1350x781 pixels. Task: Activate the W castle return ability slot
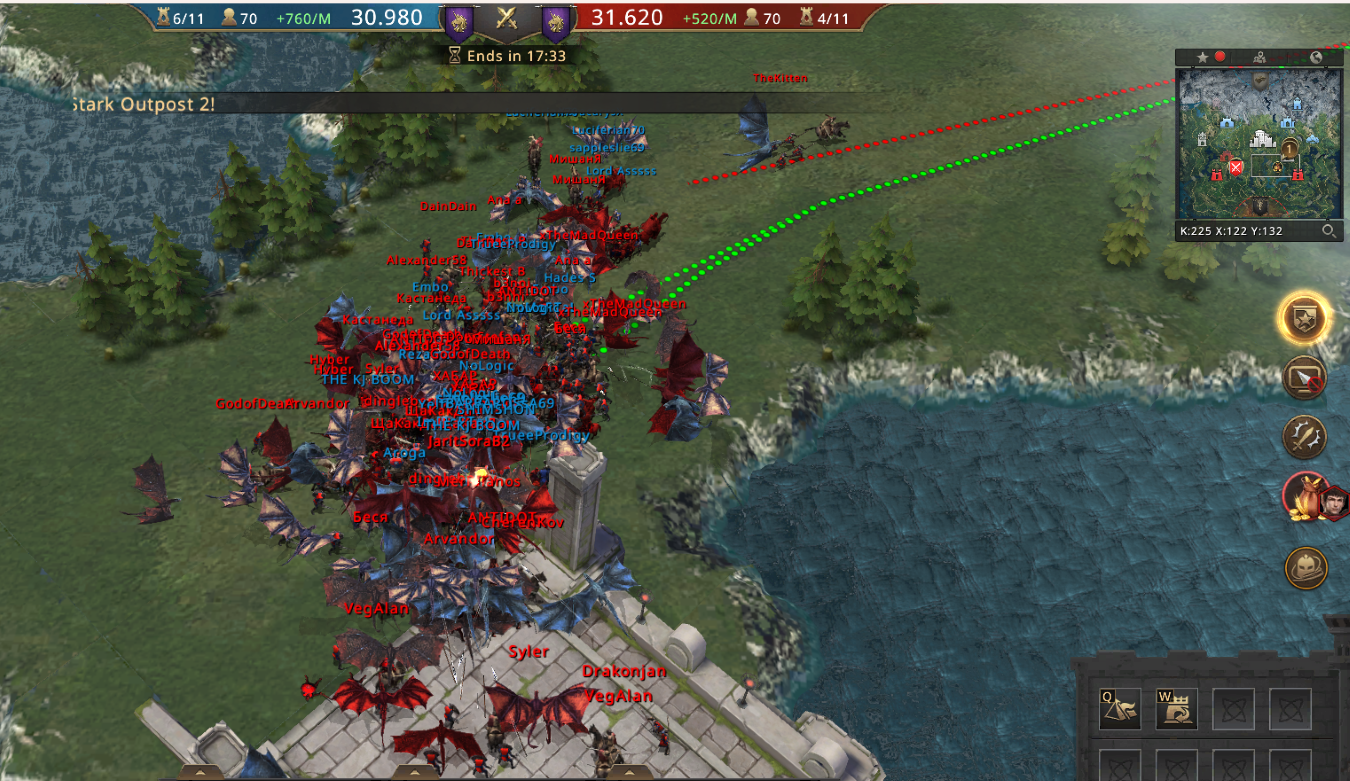[1176, 709]
